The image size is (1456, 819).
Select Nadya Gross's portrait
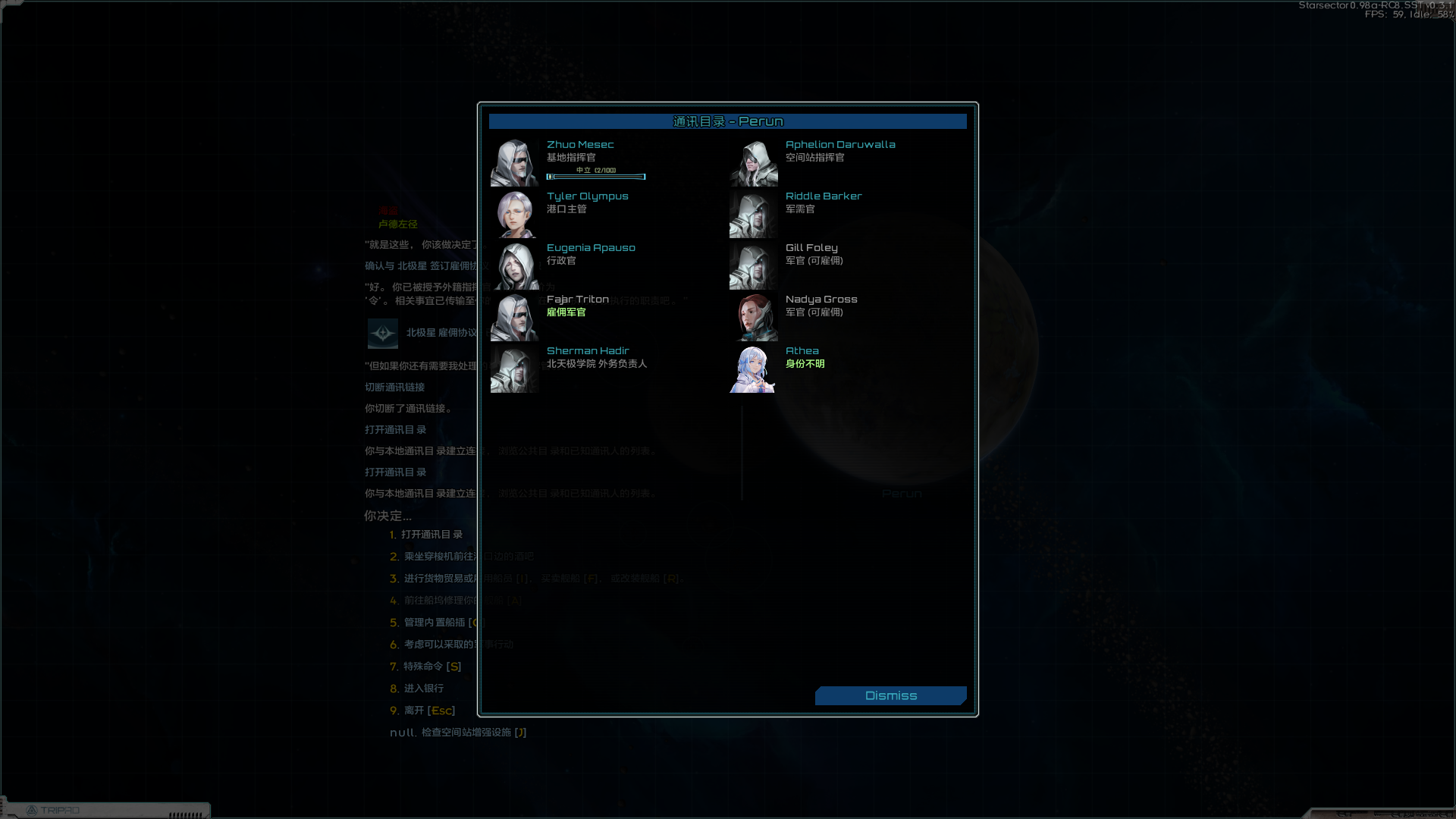point(752,317)
